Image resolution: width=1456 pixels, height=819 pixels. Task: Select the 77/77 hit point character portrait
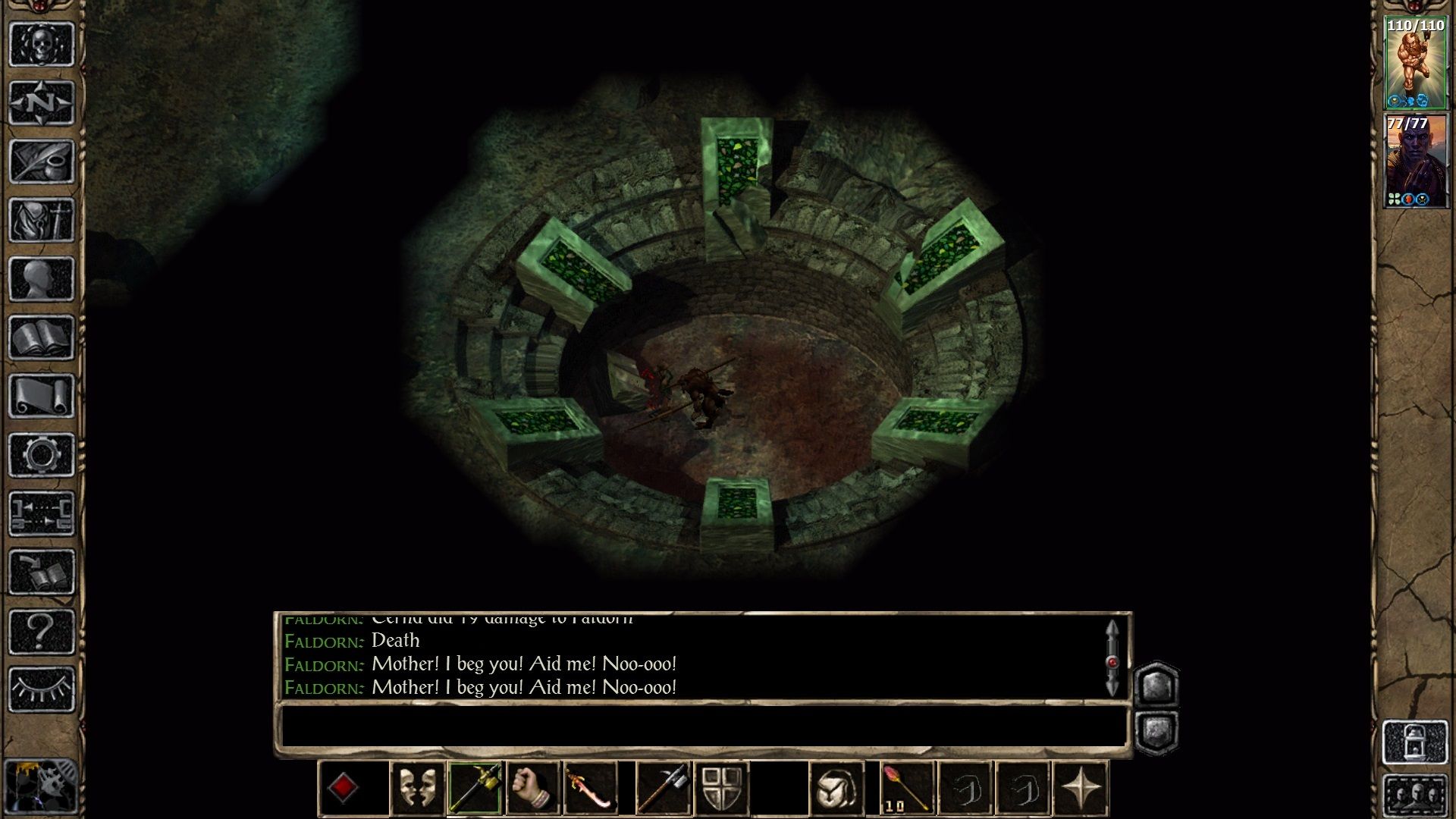[x=1415, y=161]
